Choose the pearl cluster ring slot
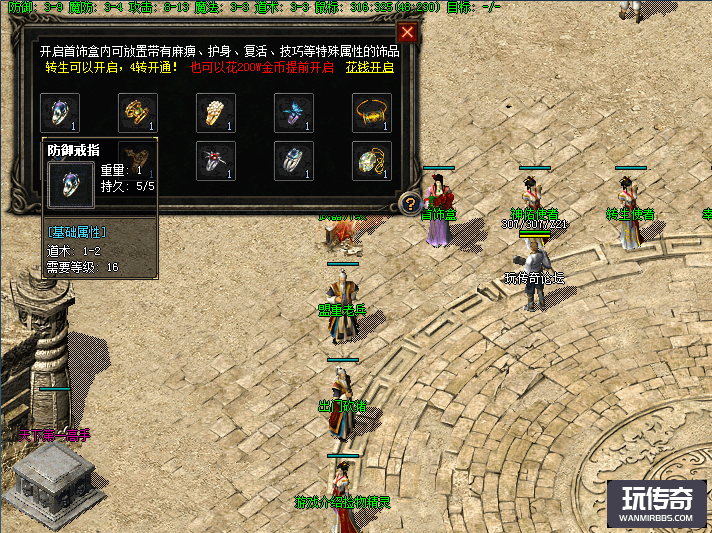The height and width of the screenshot is (533, 712). [x=216, y=113]
